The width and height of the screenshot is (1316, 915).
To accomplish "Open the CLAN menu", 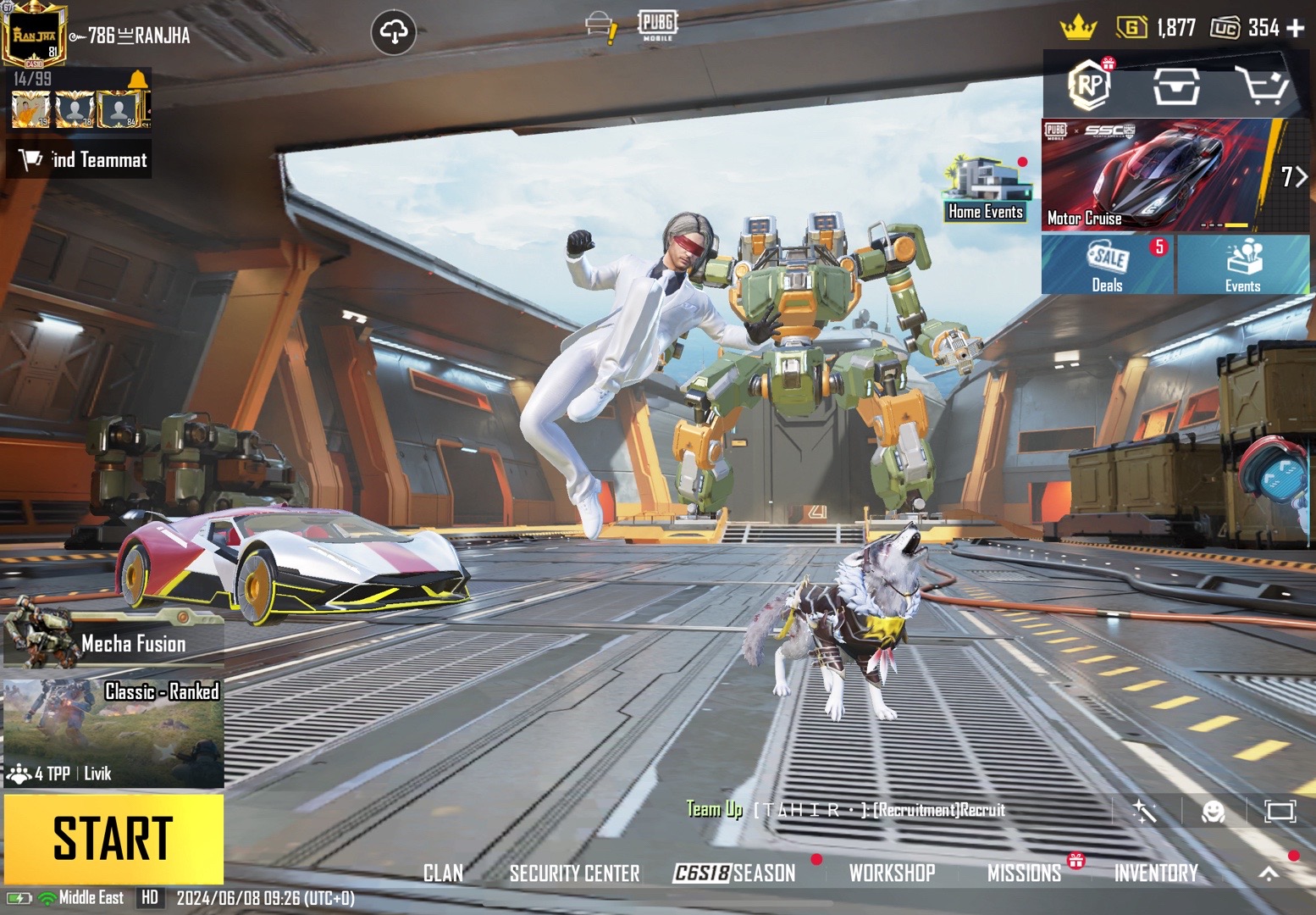I will coord(443,873).
